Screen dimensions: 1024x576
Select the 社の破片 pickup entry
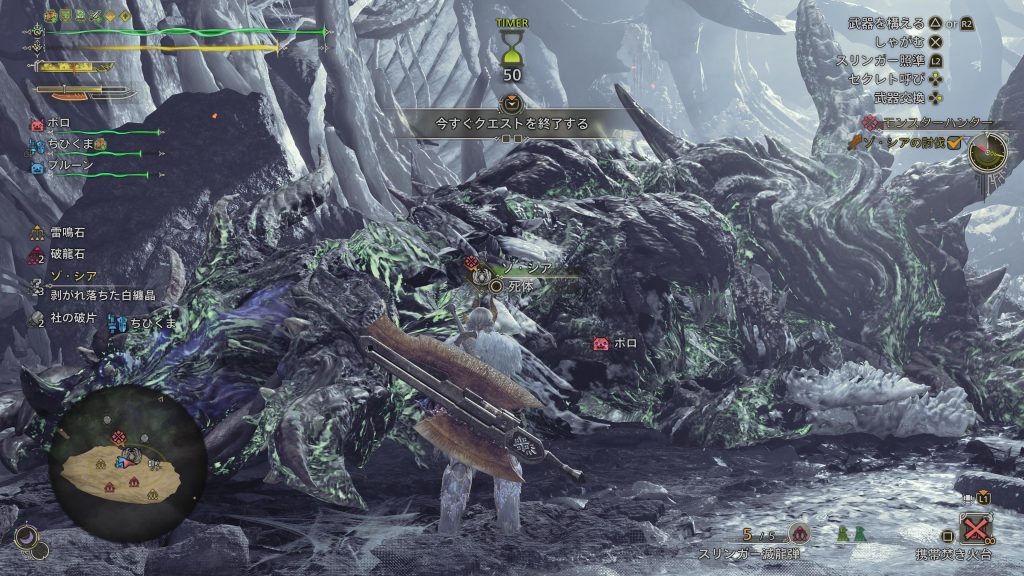[70, 318]
